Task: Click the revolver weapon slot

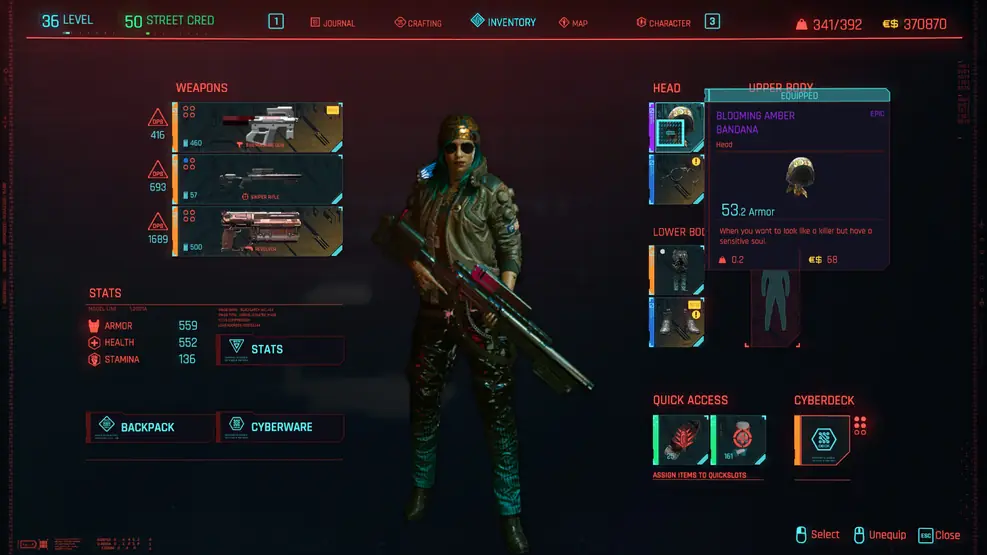Action: tap(258, 231)
